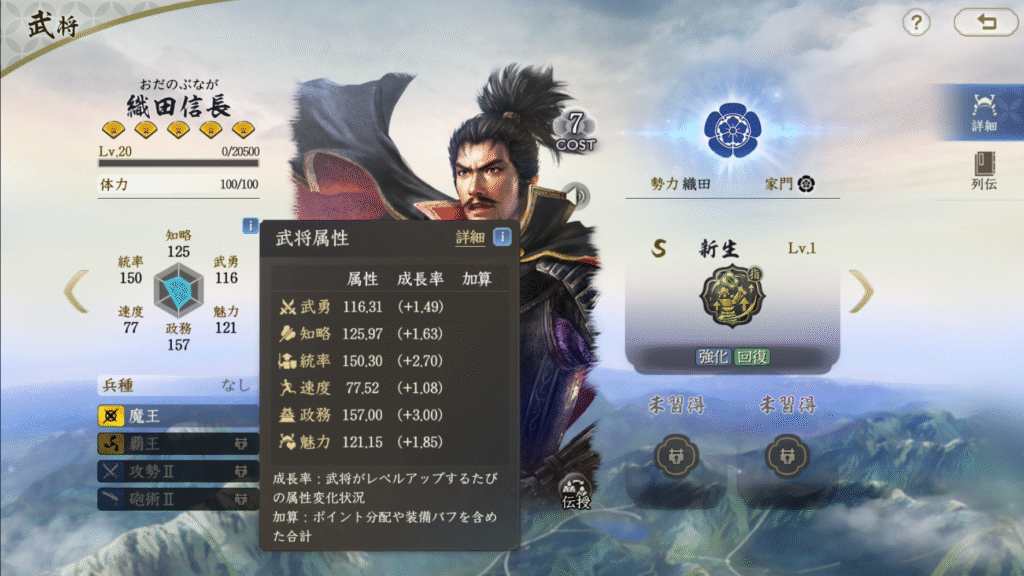
Task: Switch to the 詳細 details tab
Action: (x=983, y=111)
